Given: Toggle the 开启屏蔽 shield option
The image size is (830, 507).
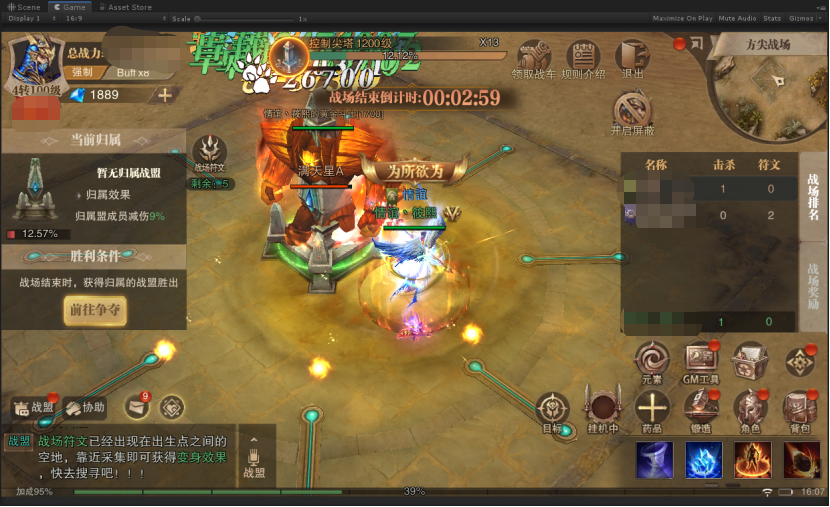Looking at the screenshot, I should 632,112.
